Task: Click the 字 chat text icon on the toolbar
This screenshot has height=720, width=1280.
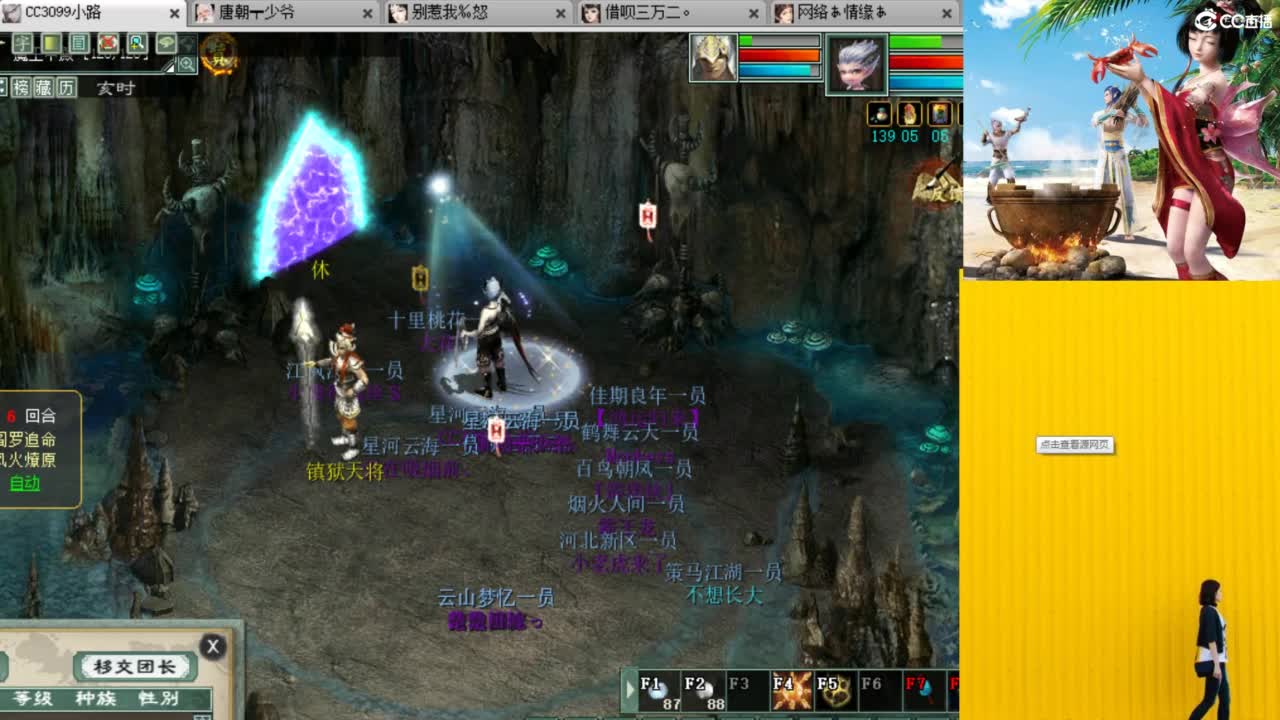Action: 23,44
